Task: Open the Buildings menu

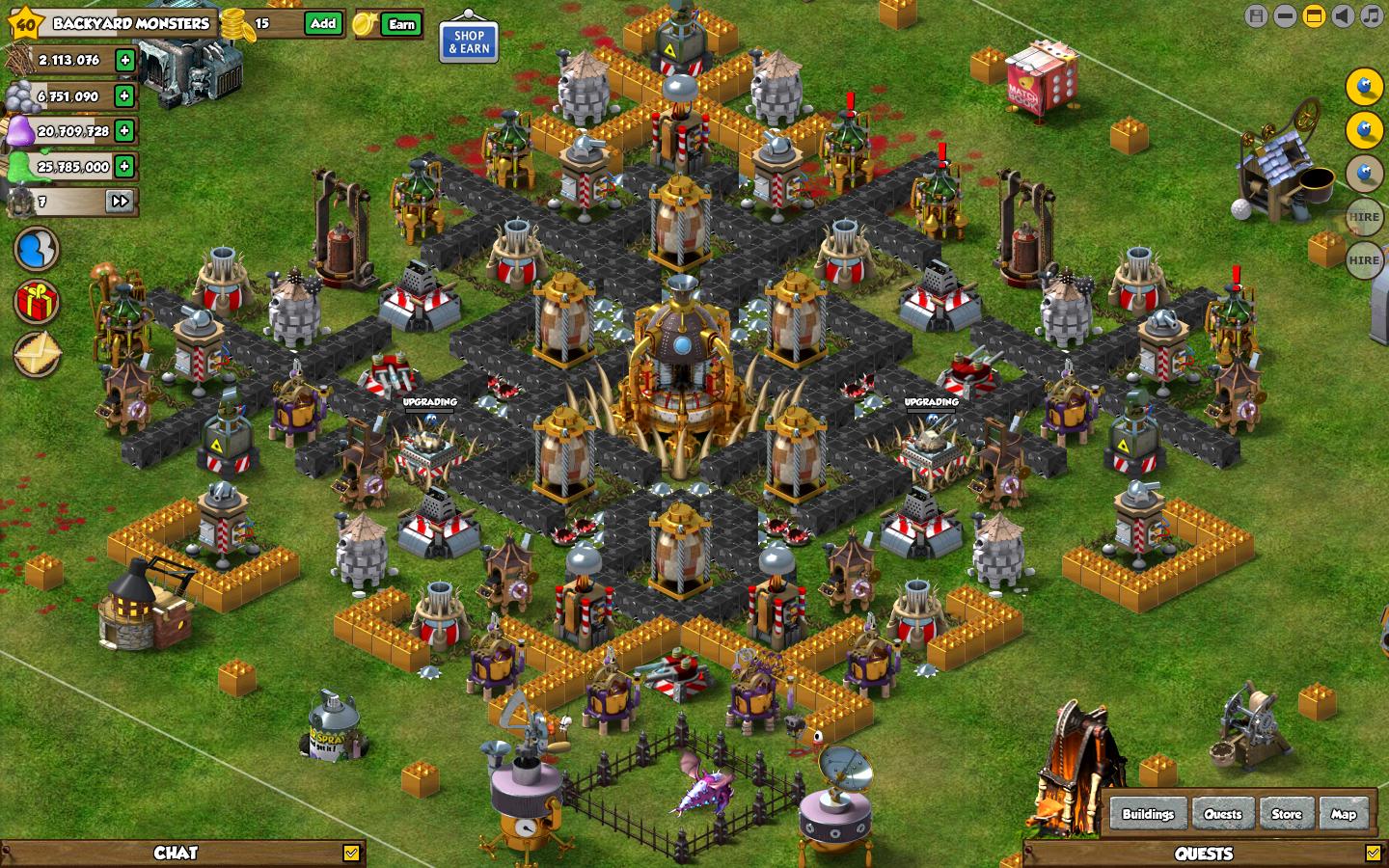Action: click(1148, 814)
